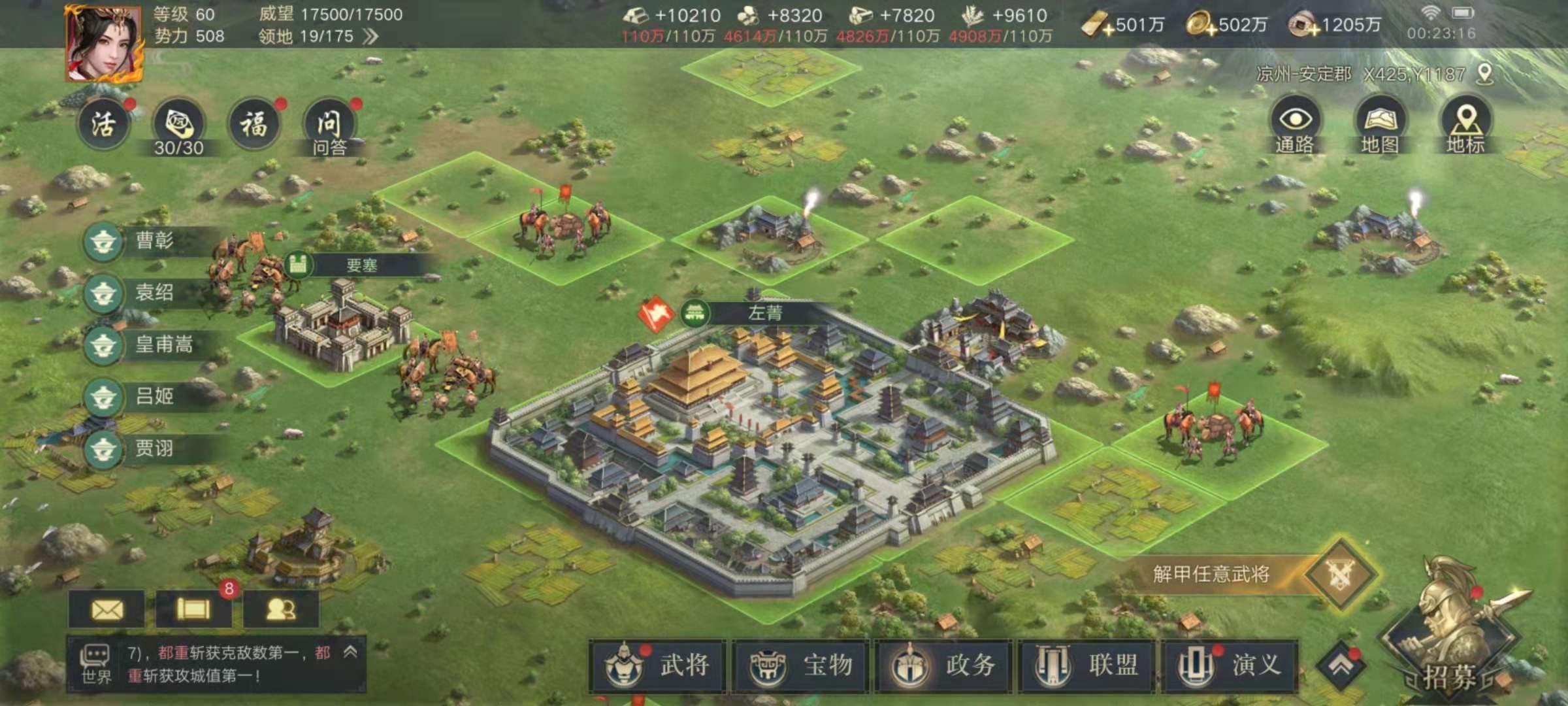Open the 问答 quiz icon
The height and width of the screenshot is (706, 1568).
click(330, 124)
